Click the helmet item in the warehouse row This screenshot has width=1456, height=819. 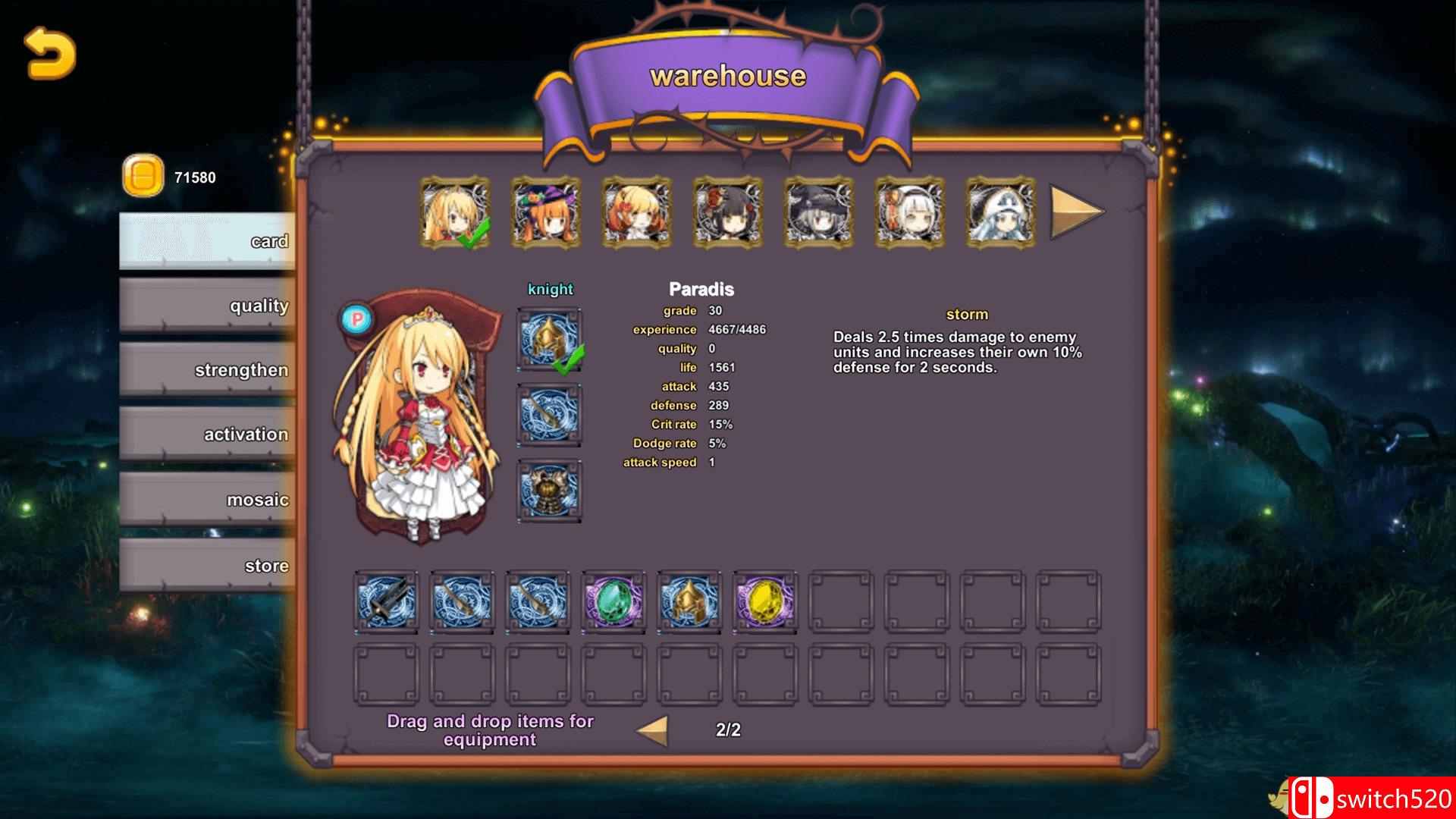click(689, 601)
